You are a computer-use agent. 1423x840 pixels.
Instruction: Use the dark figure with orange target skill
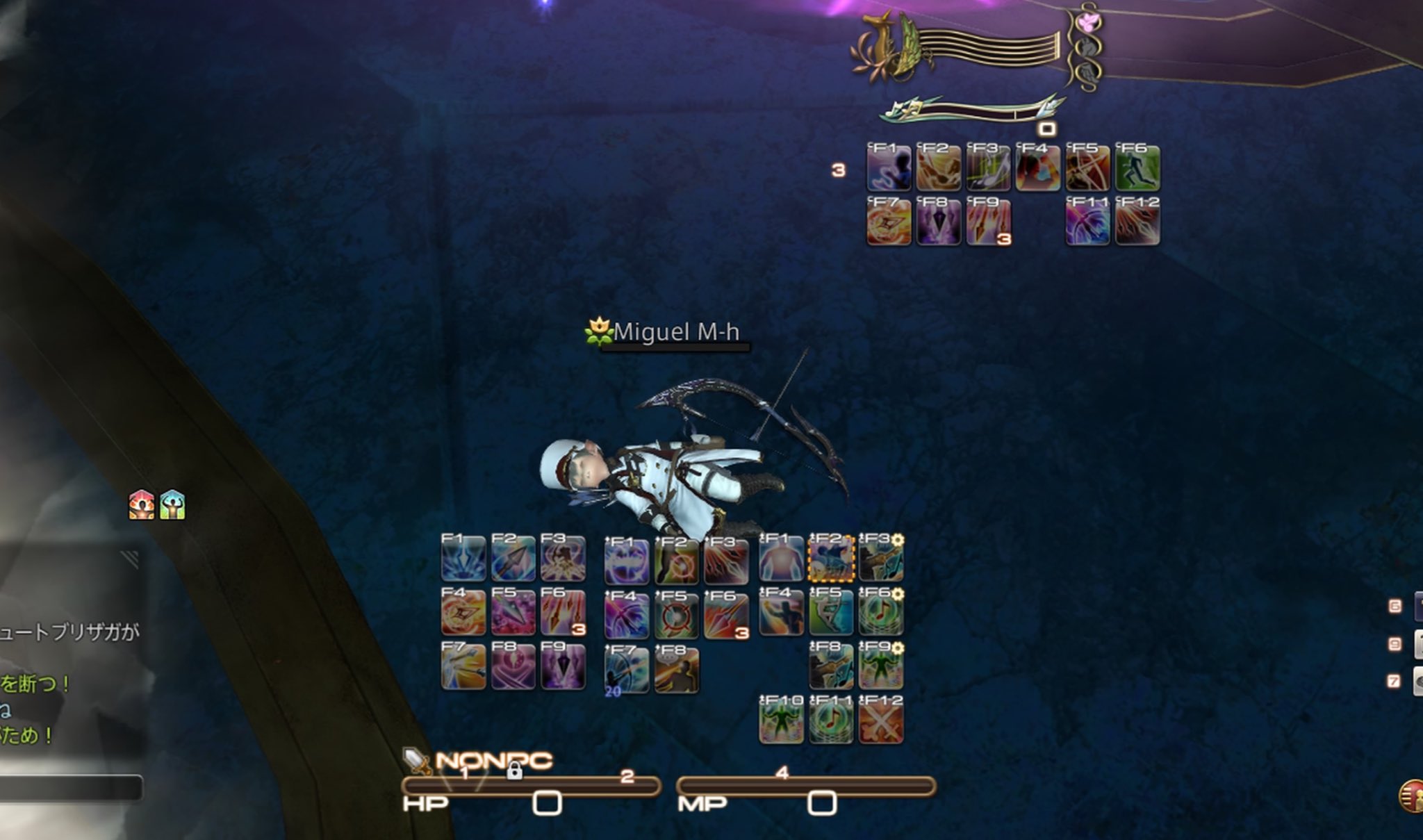pyautogui.click(x=676, y=561)
